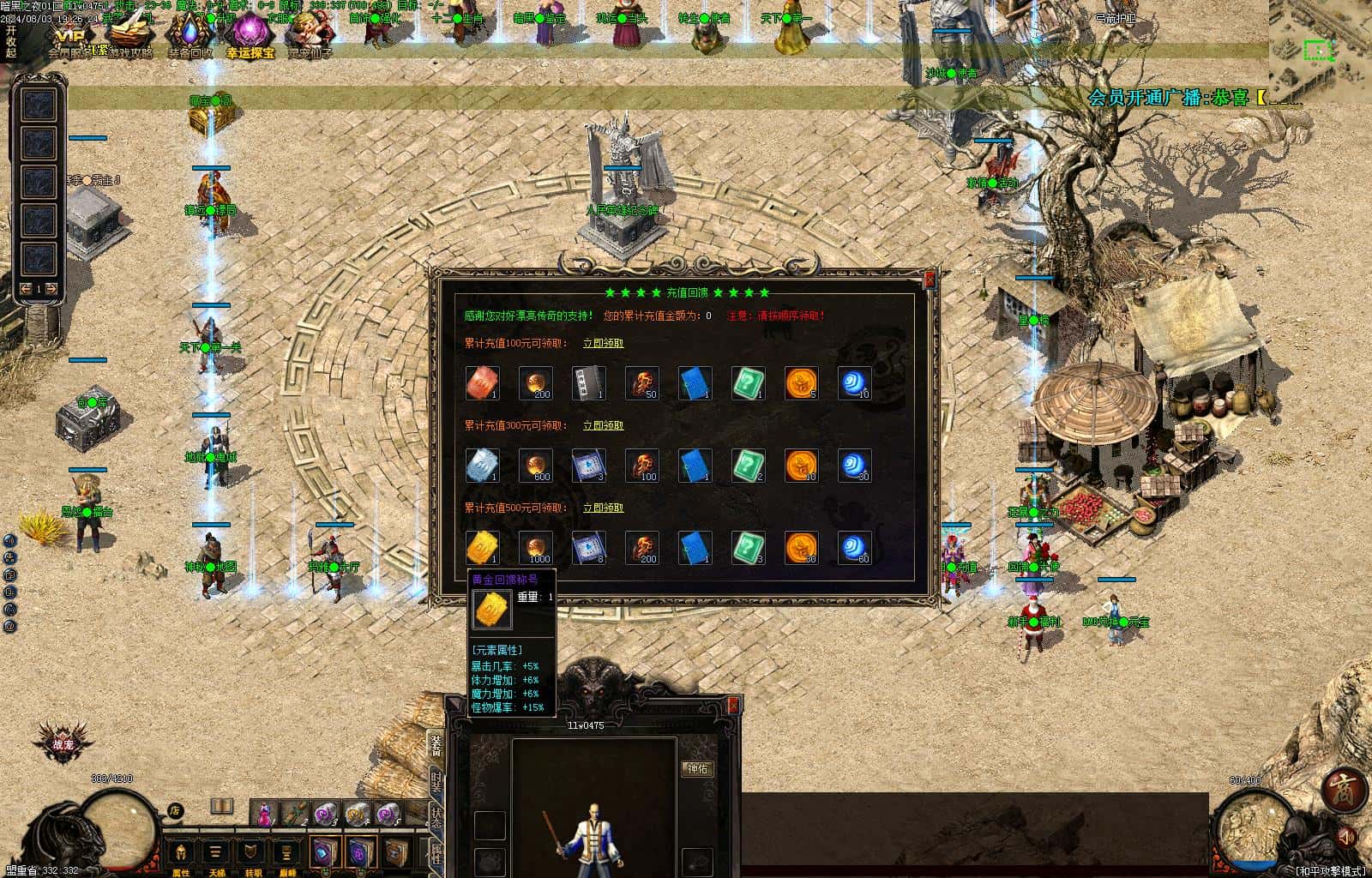Close the character equipment panel

click(x=733, y=705)
